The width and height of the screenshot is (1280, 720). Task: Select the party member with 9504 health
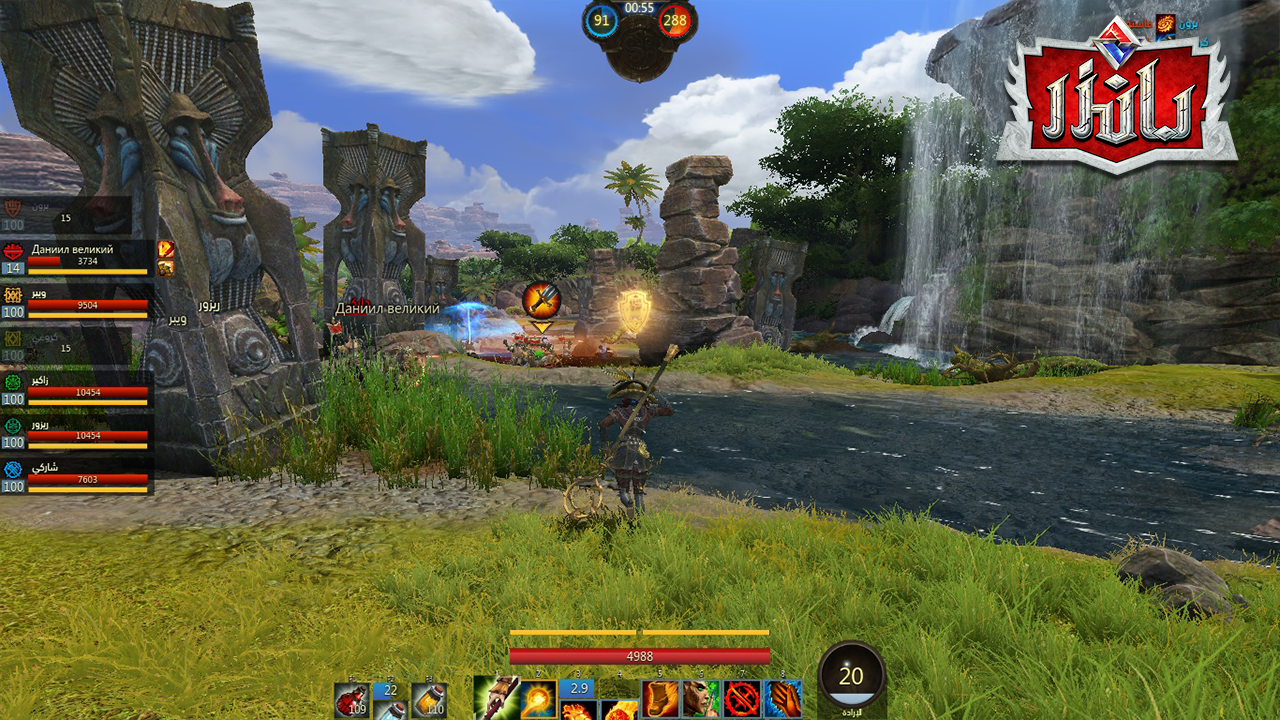tap(78, 301)
